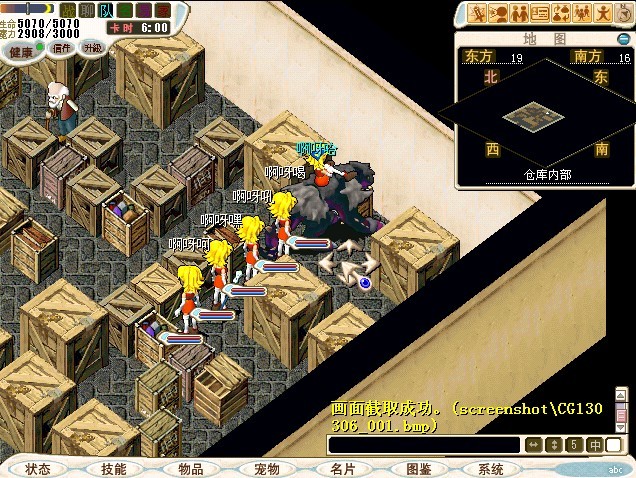
Task: Select the two-people party action icon
Action: click(x=518, y=13)
